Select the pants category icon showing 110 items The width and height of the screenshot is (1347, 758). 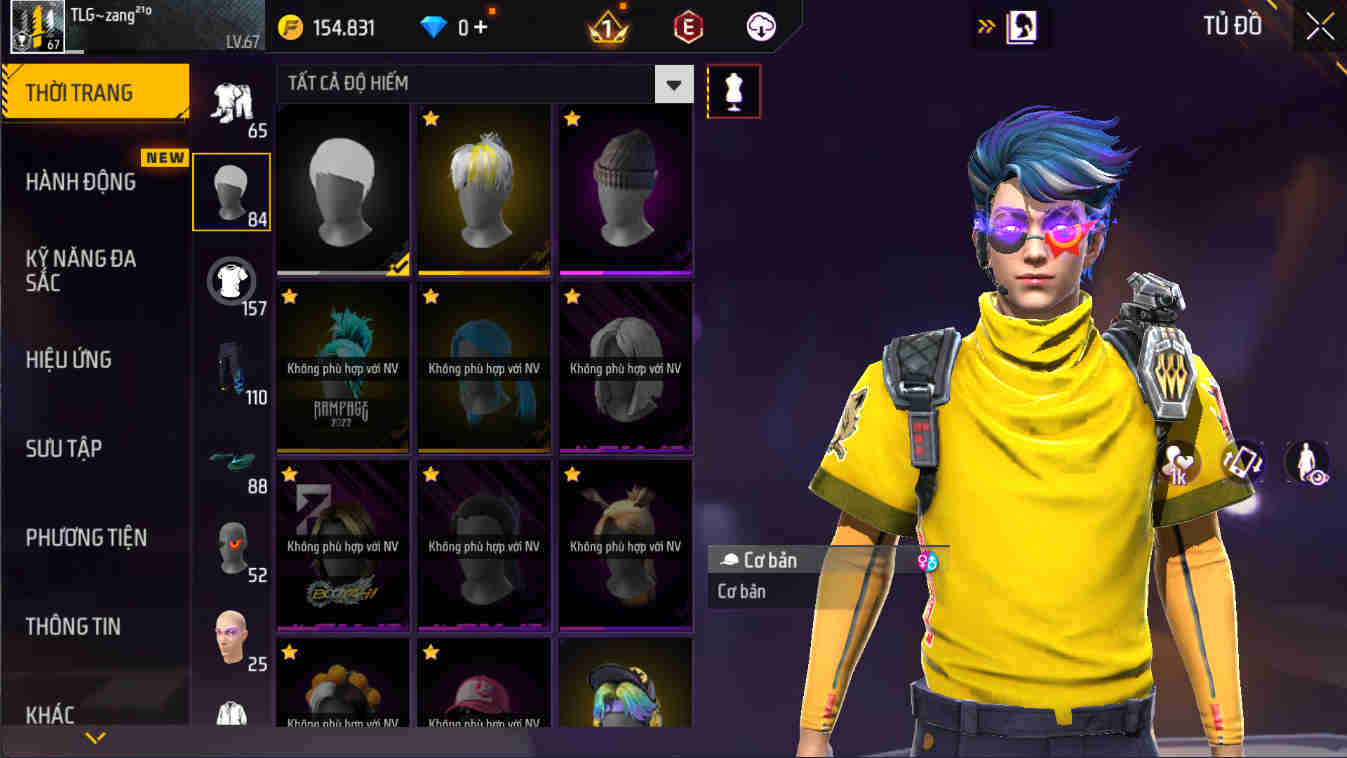pos(231,370)
